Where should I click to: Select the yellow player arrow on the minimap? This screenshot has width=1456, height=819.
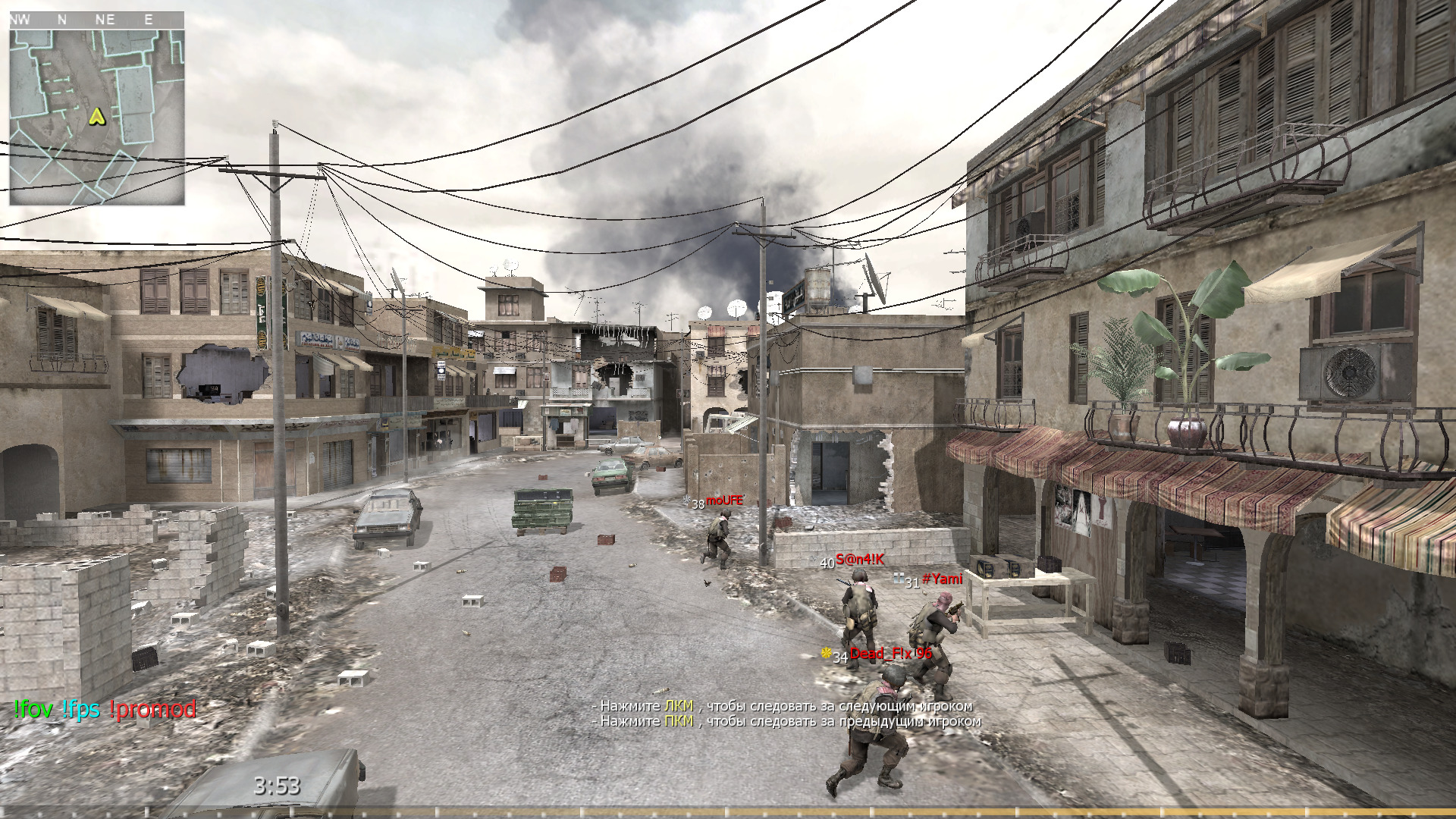coord(96,117)
